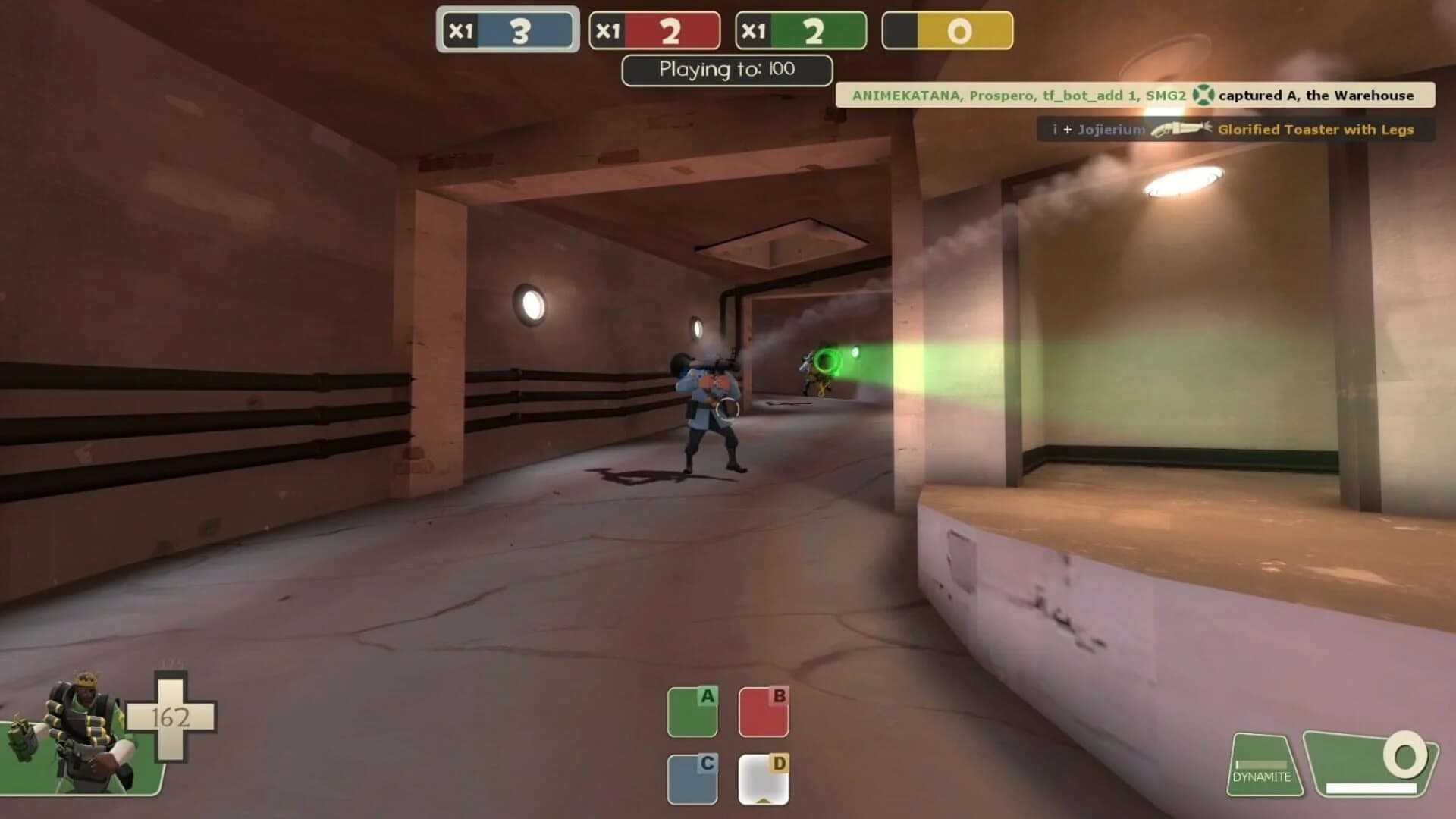Select the Glorified Toaster with Legs feed entry

point(1314,130)
